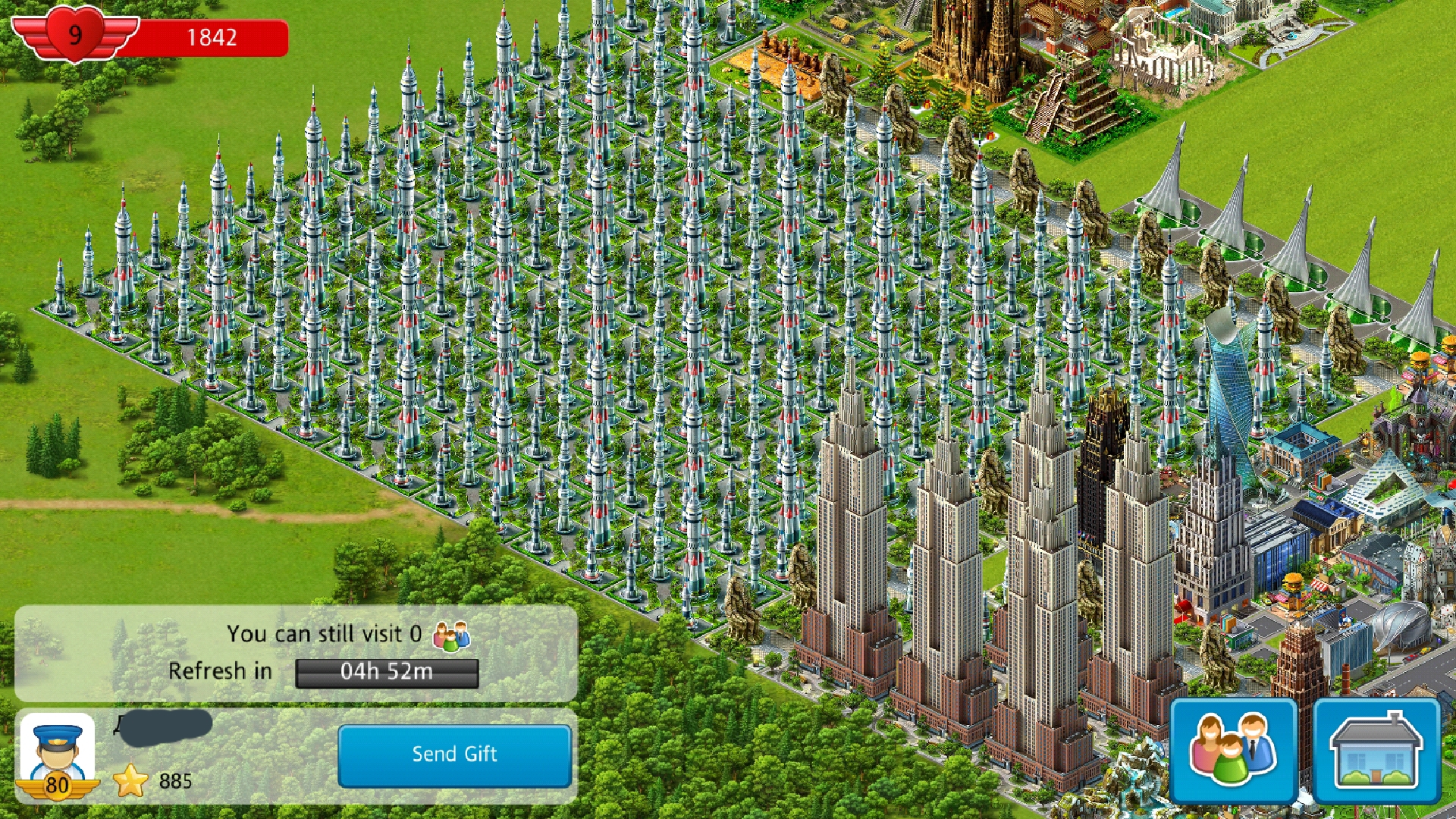The width and height of the screenshot is (1456, 819).
Task: Return home with the house button
Action: [1376, 751]
